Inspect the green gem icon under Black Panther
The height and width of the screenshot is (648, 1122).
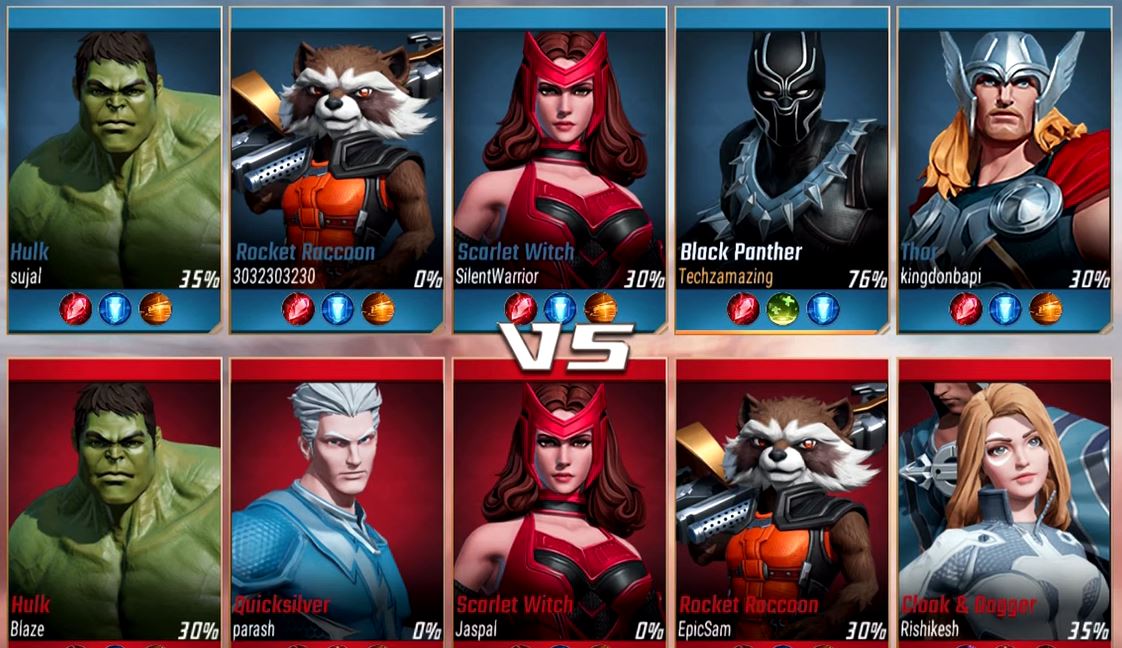(781, 309)
